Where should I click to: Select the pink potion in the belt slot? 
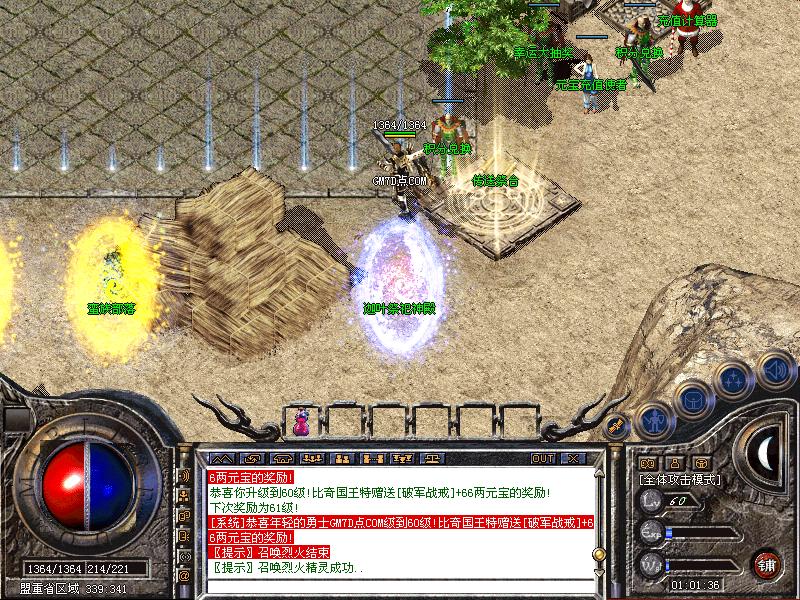pos(301,422)
